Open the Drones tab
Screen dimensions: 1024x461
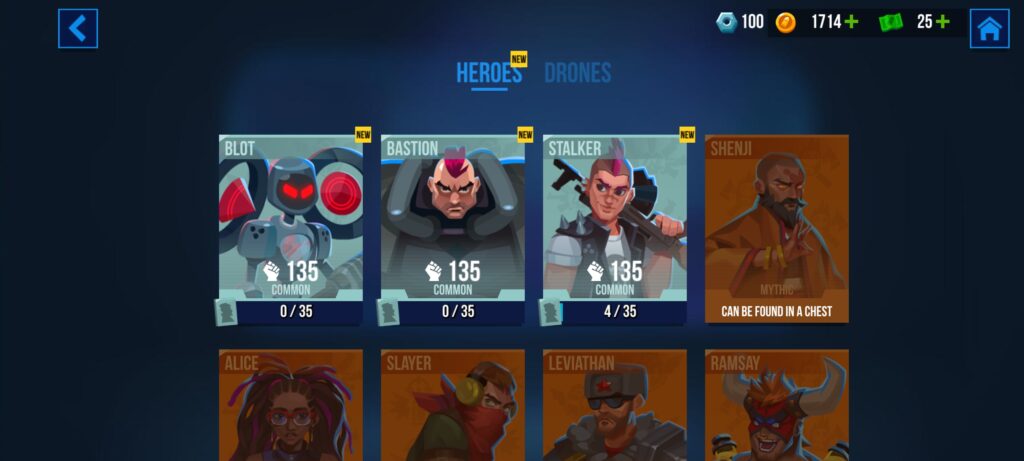(577, 73)
